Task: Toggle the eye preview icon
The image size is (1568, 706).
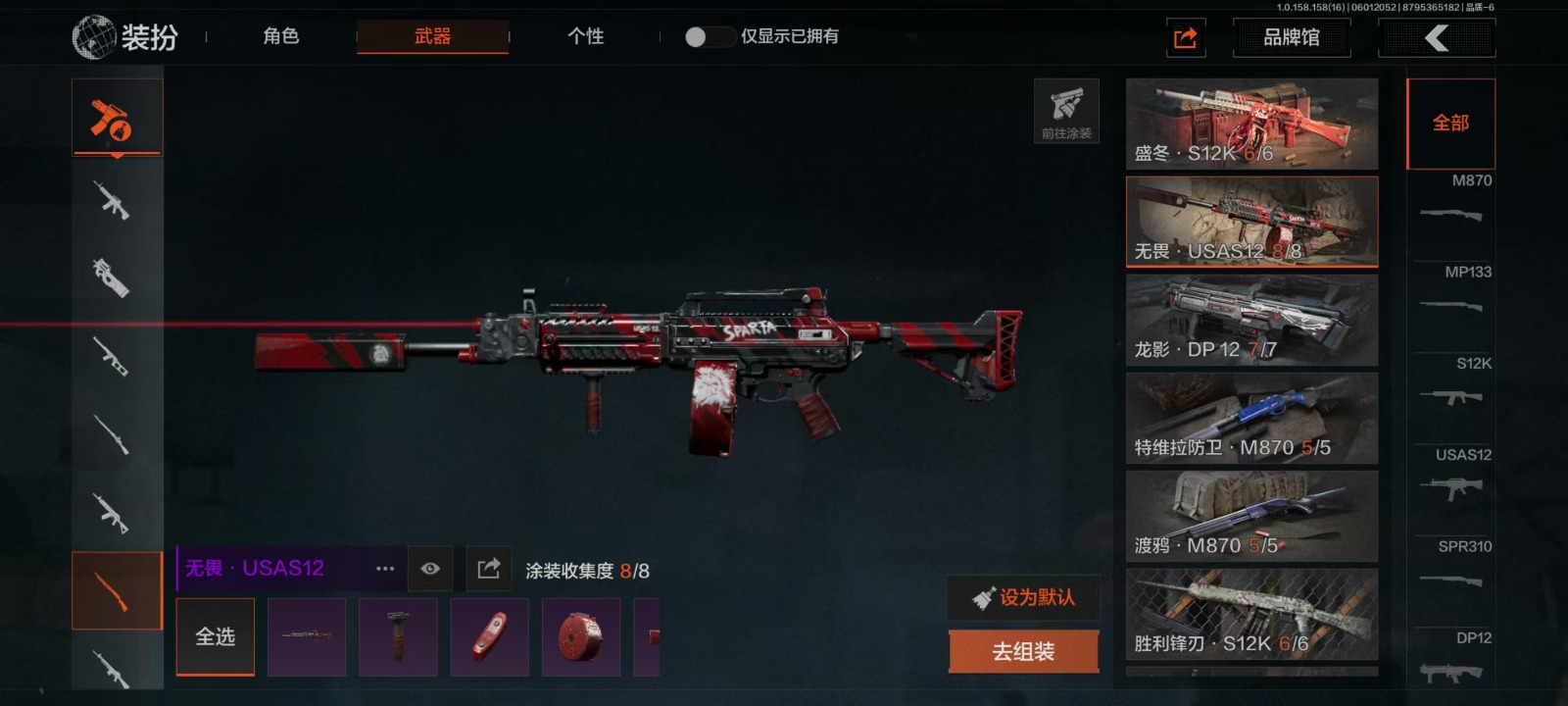Action: tap(430, 569)
